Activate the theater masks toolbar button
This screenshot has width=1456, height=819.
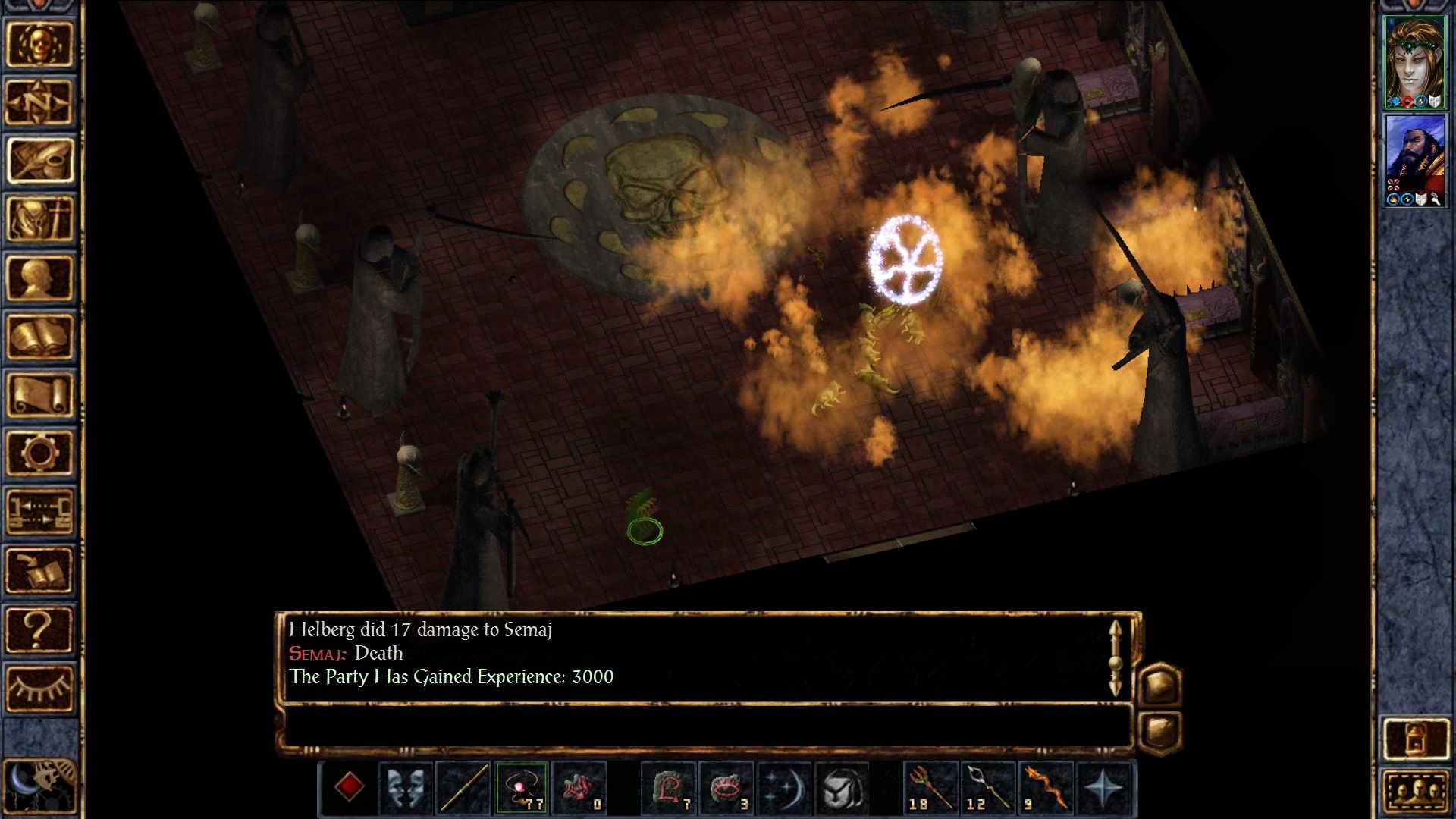pyautogui.click(x=406, y=787)
